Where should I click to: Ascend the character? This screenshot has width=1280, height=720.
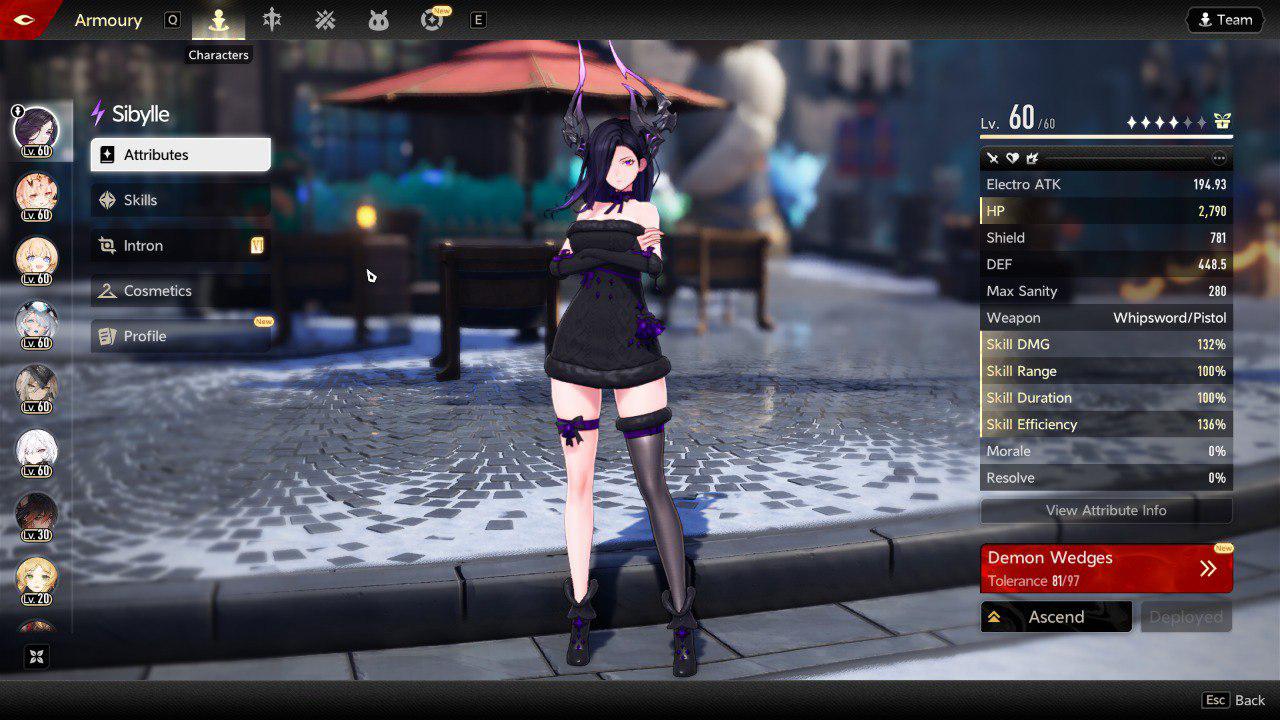click(x=1056, y=617)
